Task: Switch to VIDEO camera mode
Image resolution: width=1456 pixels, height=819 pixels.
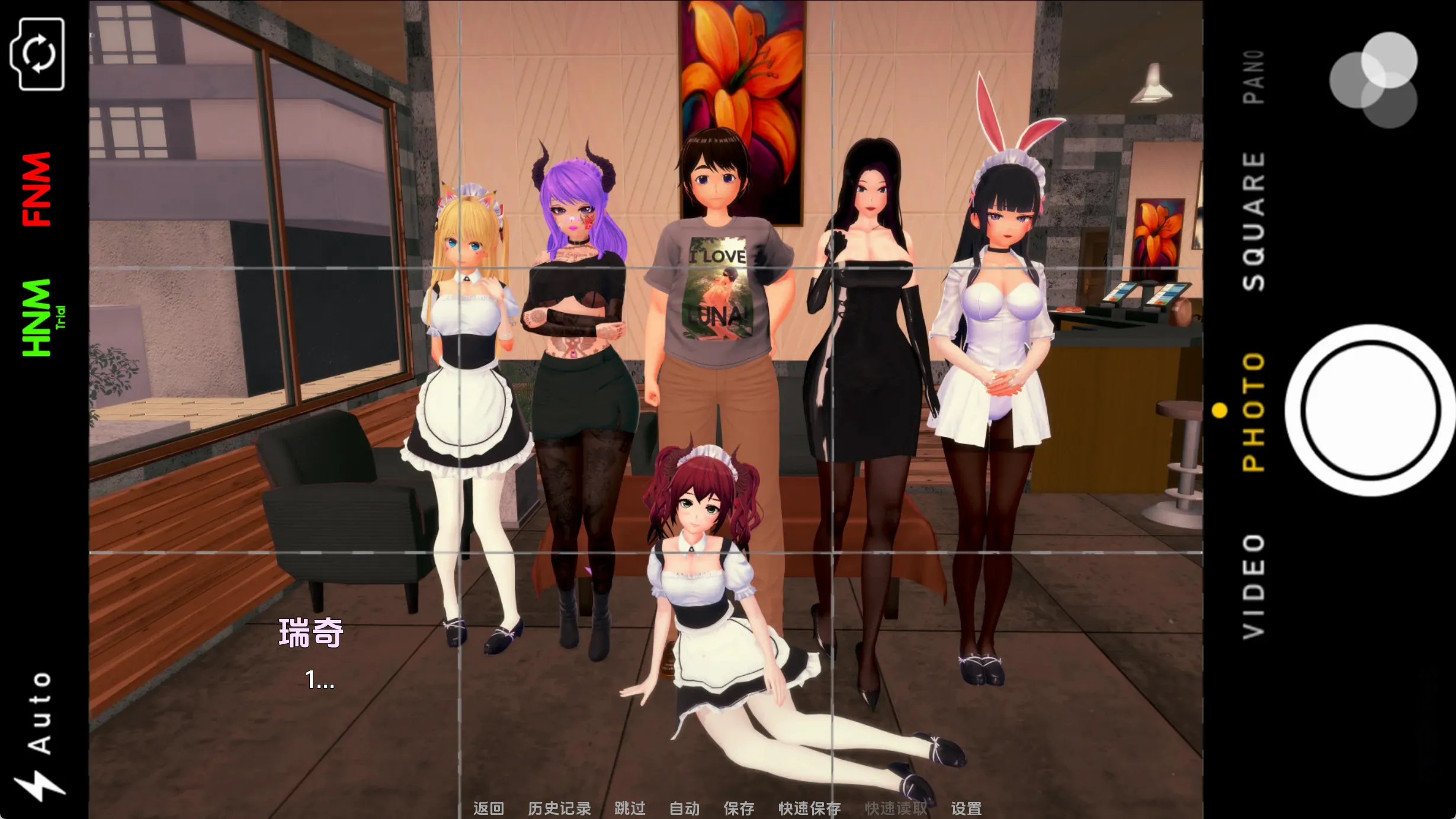Action: click(1253, 586)
